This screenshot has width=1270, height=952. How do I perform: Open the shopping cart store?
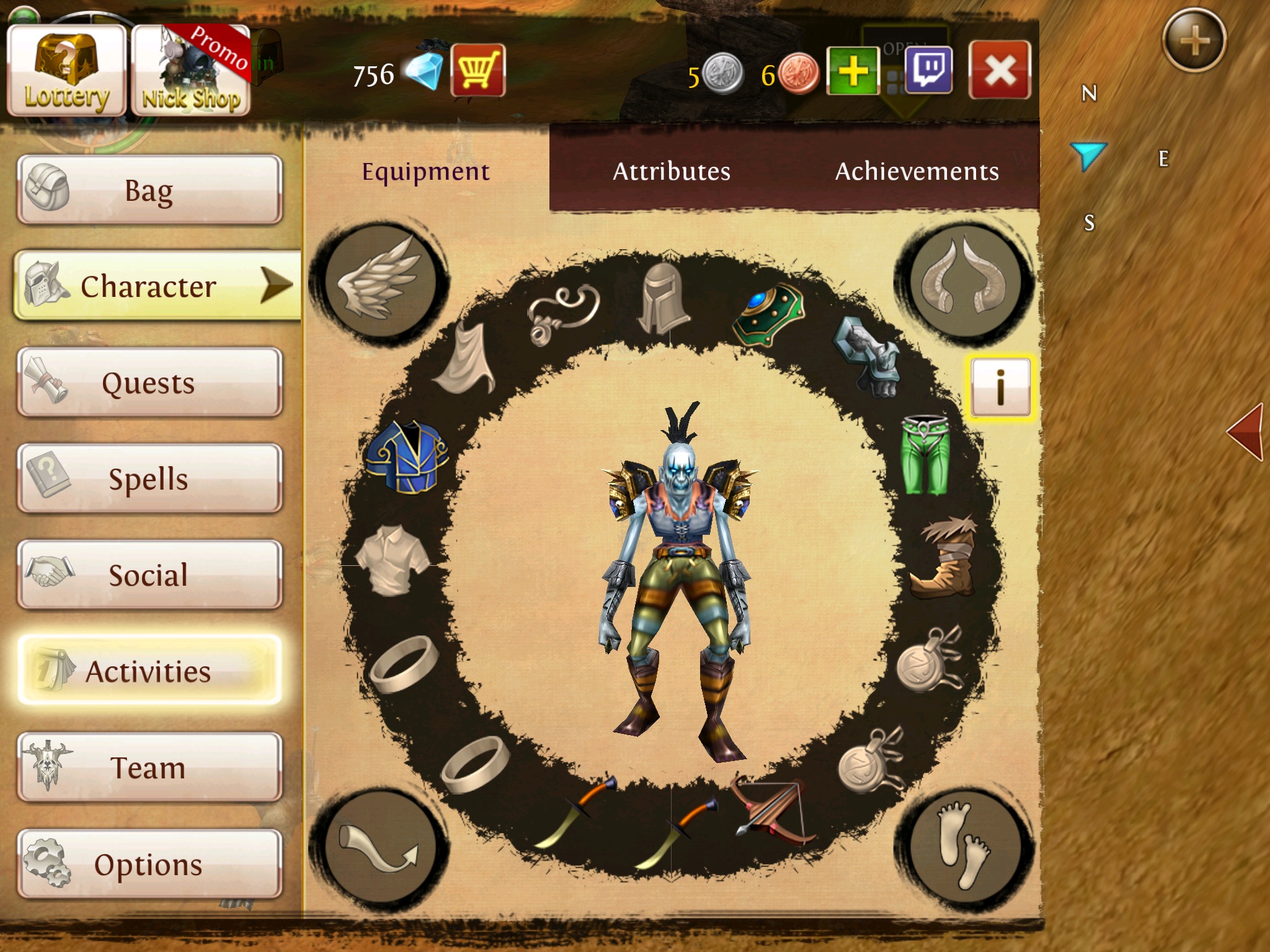pos(477,70)
